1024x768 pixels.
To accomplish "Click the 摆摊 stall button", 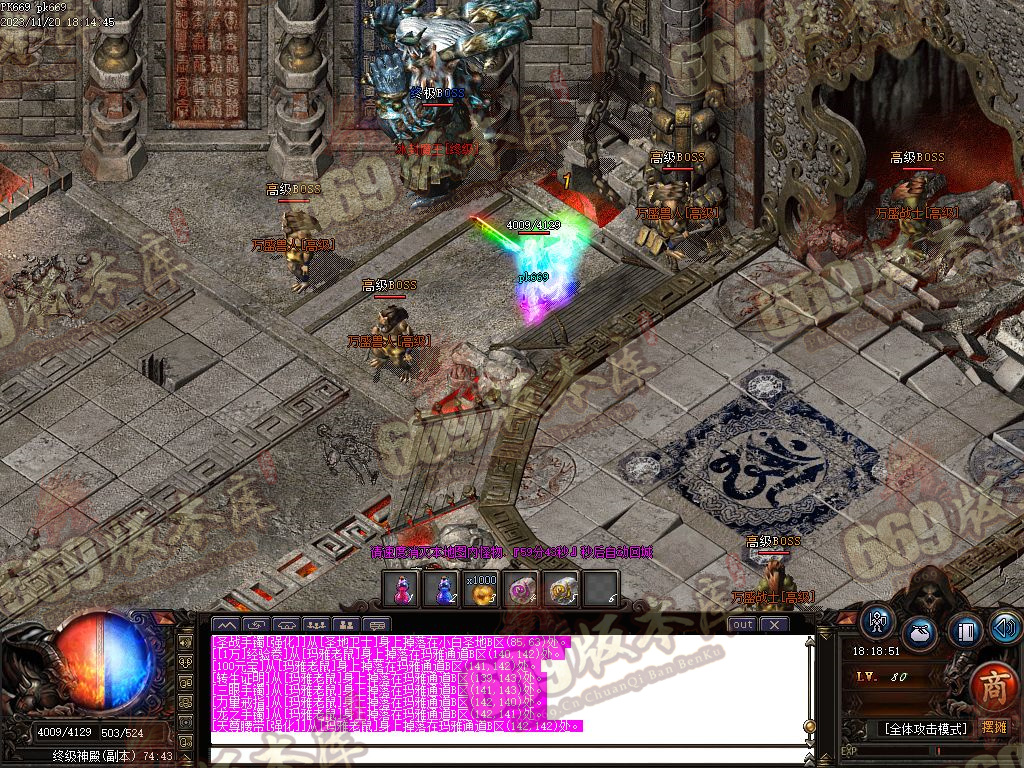I will pyautogui.click(x=995, y=728).
